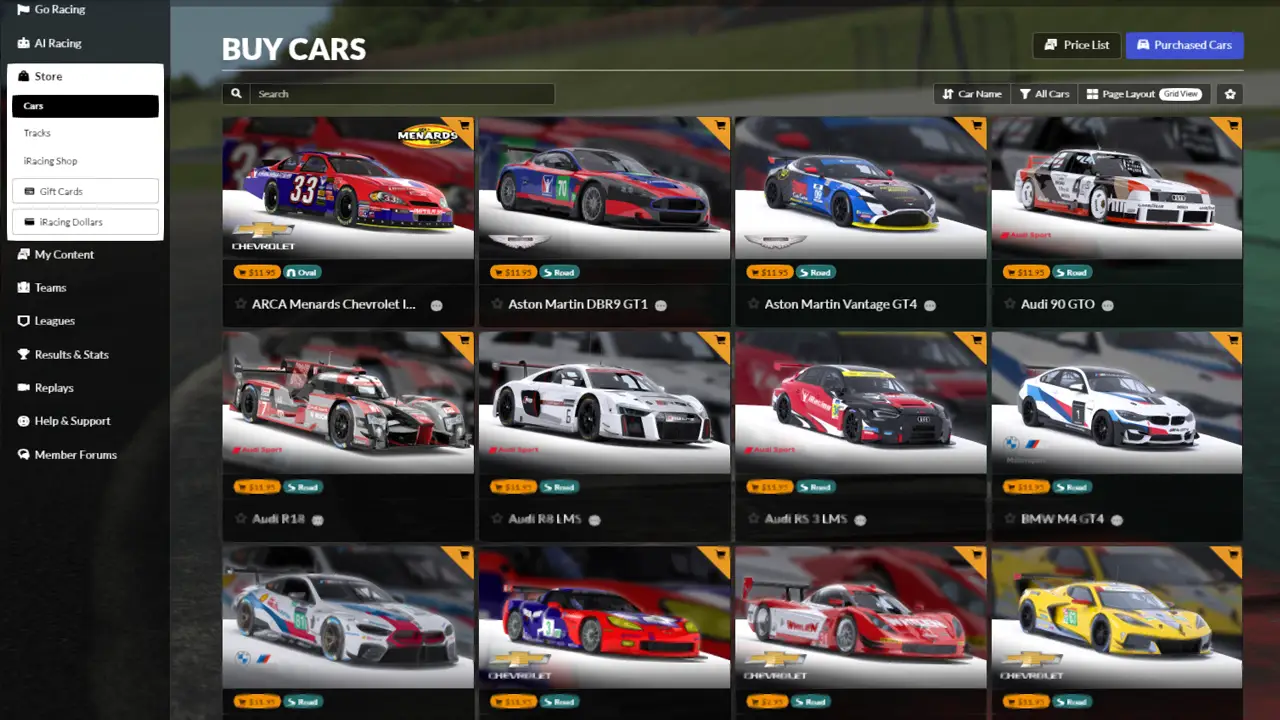Screen dimensions: 1280x720
Task: Click the search magnifier icon
Action: coord(236,93)
